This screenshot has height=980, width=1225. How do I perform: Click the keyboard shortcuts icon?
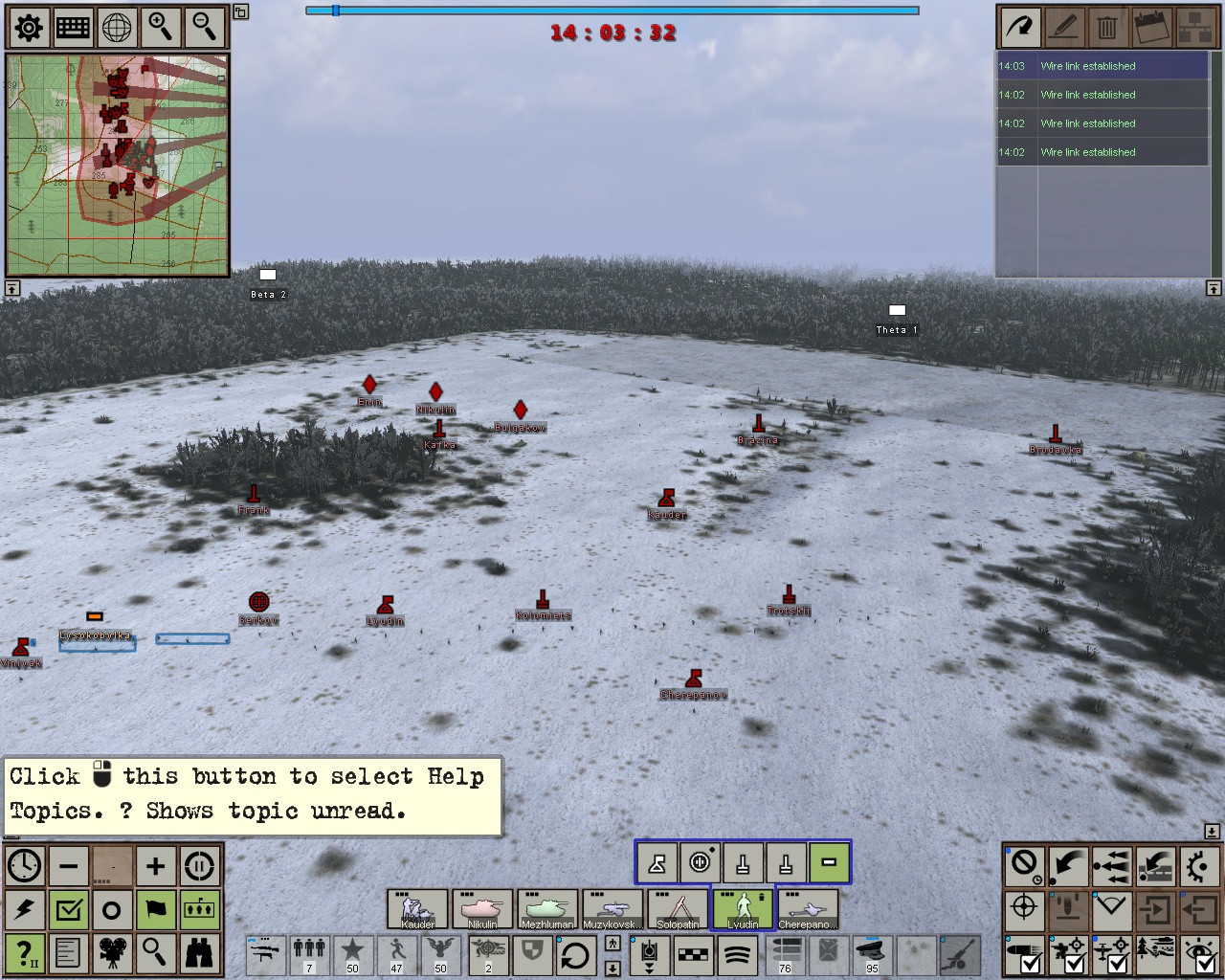(x=72, y=28)
